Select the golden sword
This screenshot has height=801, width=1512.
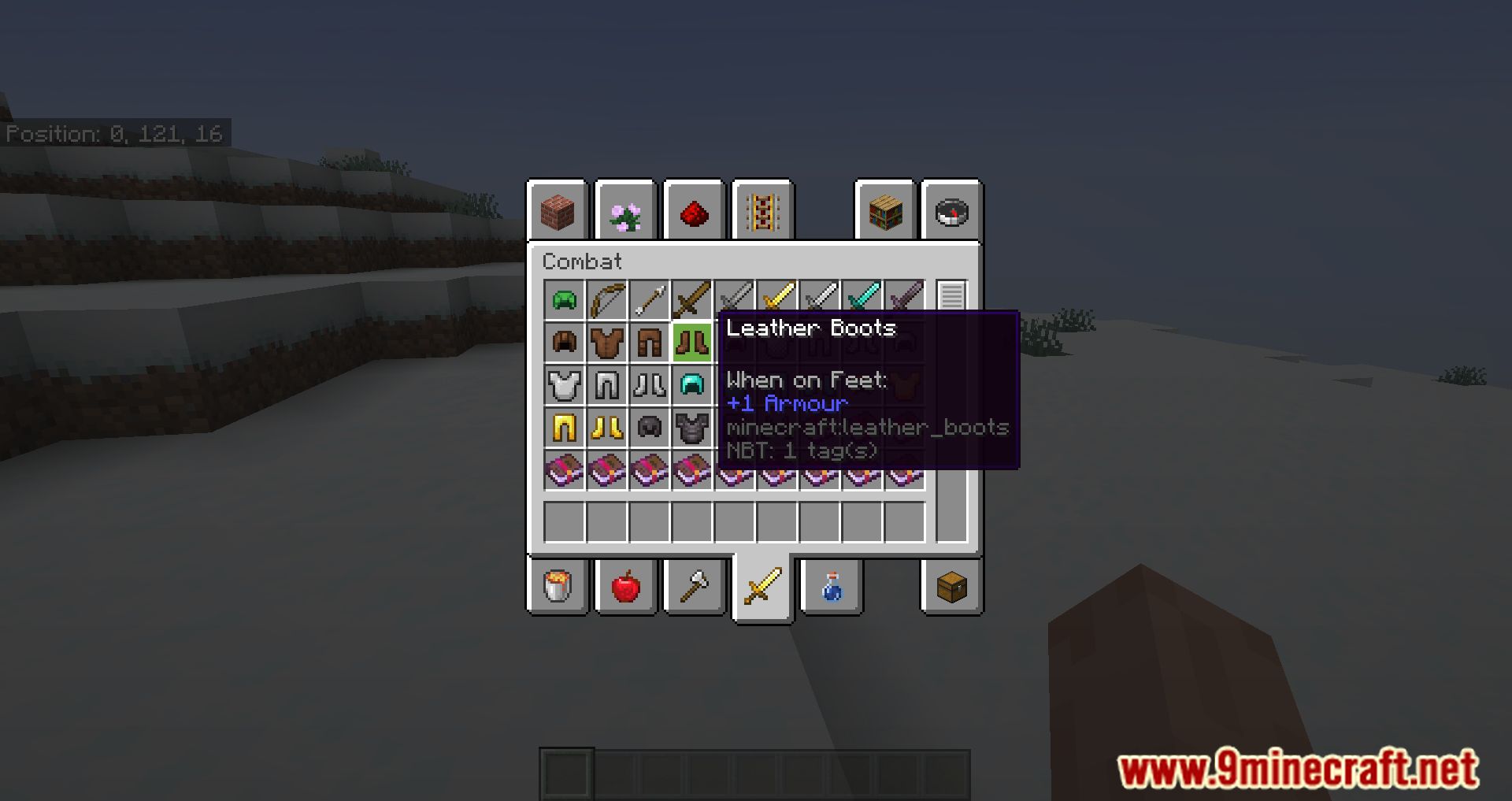pos(777,299)
